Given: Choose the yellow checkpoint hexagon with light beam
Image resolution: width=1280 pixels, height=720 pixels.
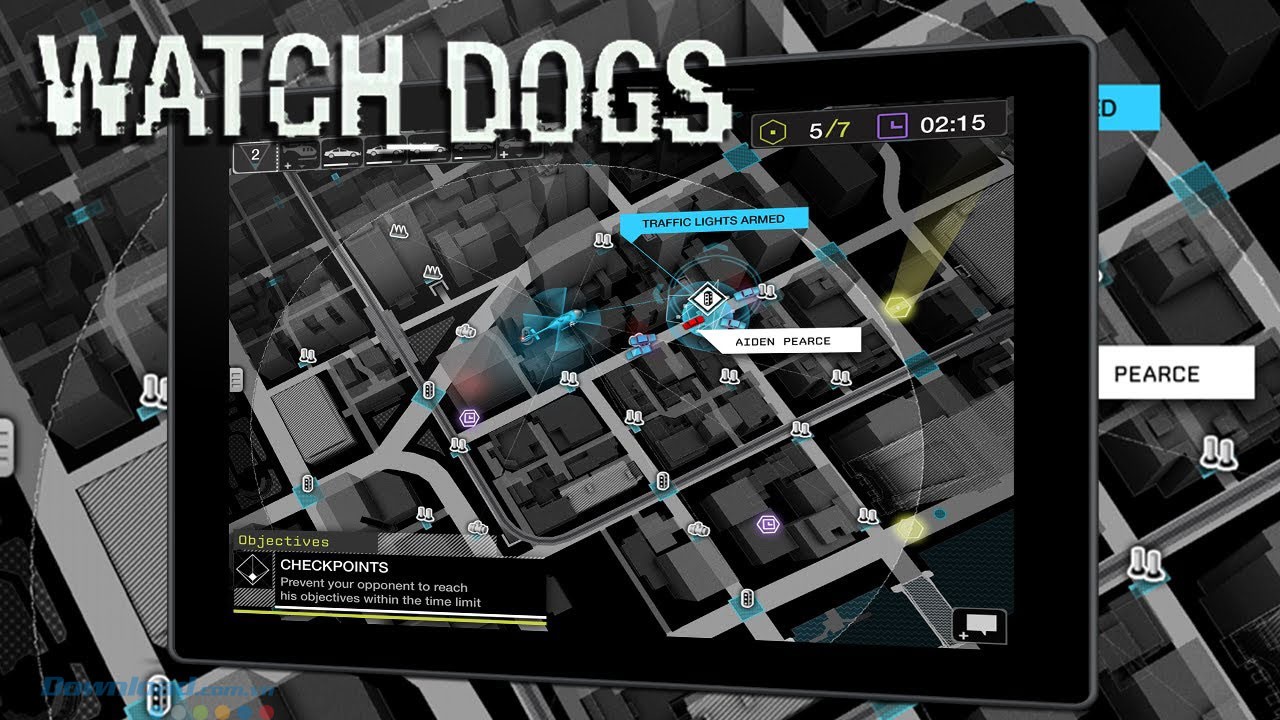Looking at the screenshot, I should [896, 305].
